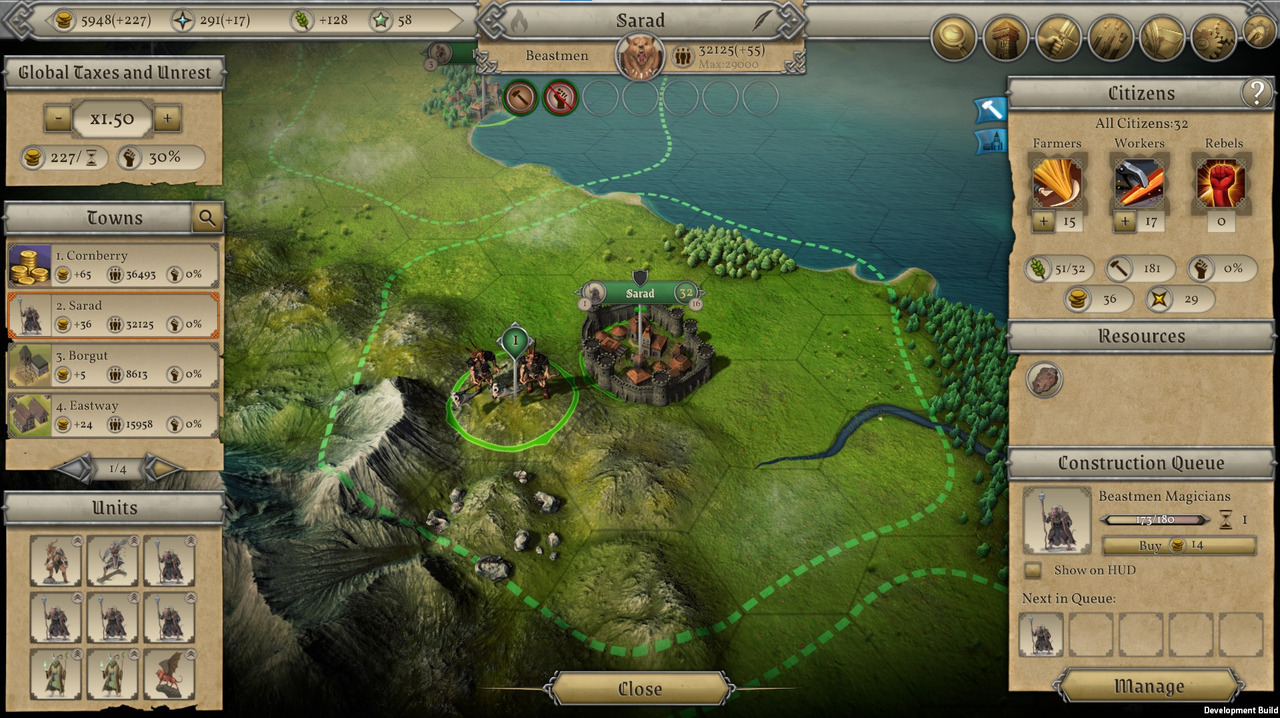Select Borgut in the Towns list
The image size is (1280, 718).
point(113,365)
